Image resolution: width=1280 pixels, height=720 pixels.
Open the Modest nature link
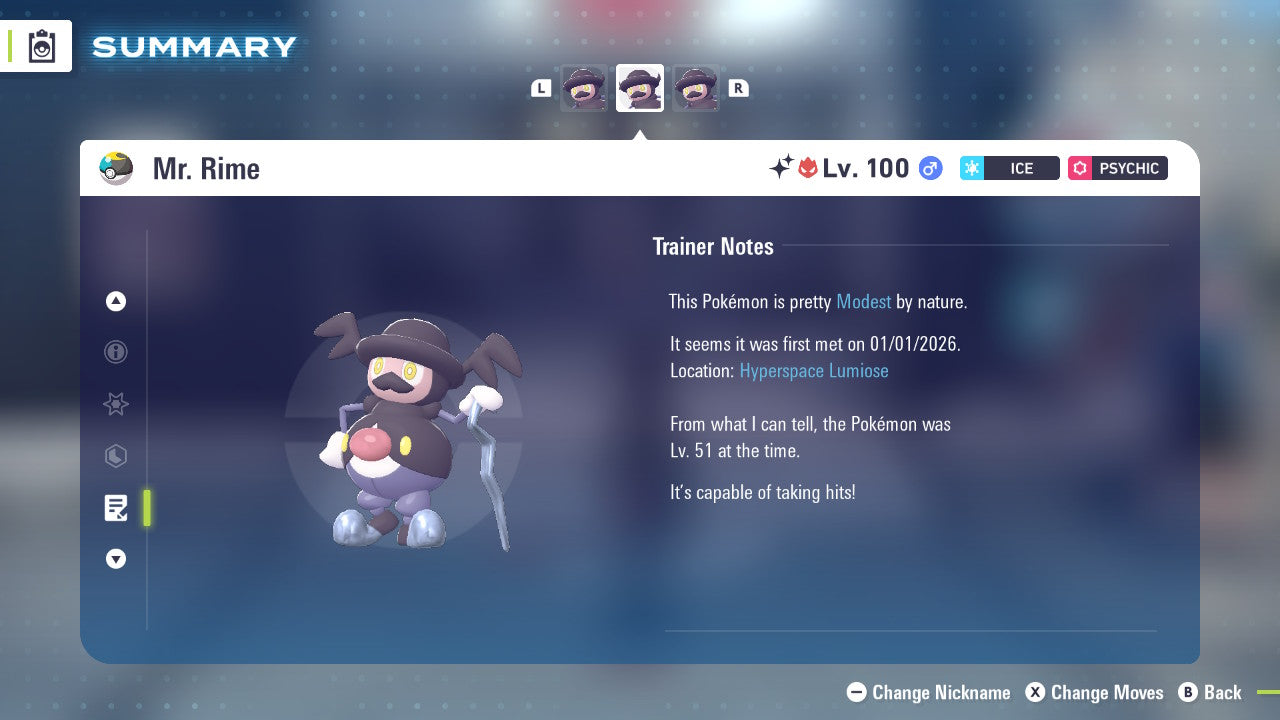click(863, 302)
